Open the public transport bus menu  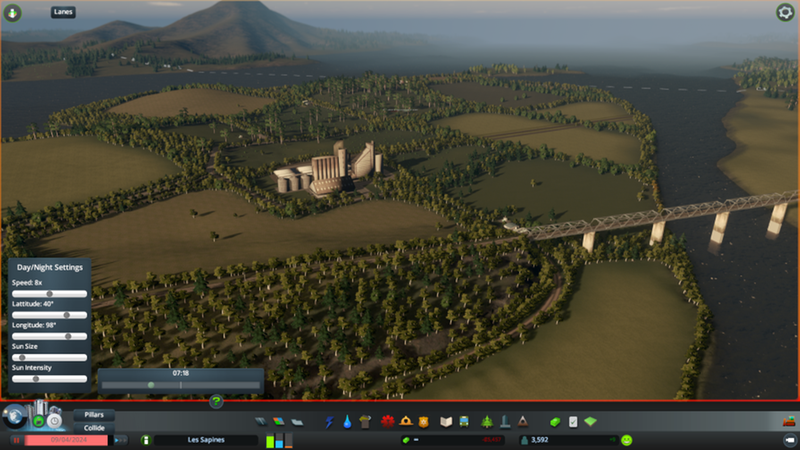(465, 421)
